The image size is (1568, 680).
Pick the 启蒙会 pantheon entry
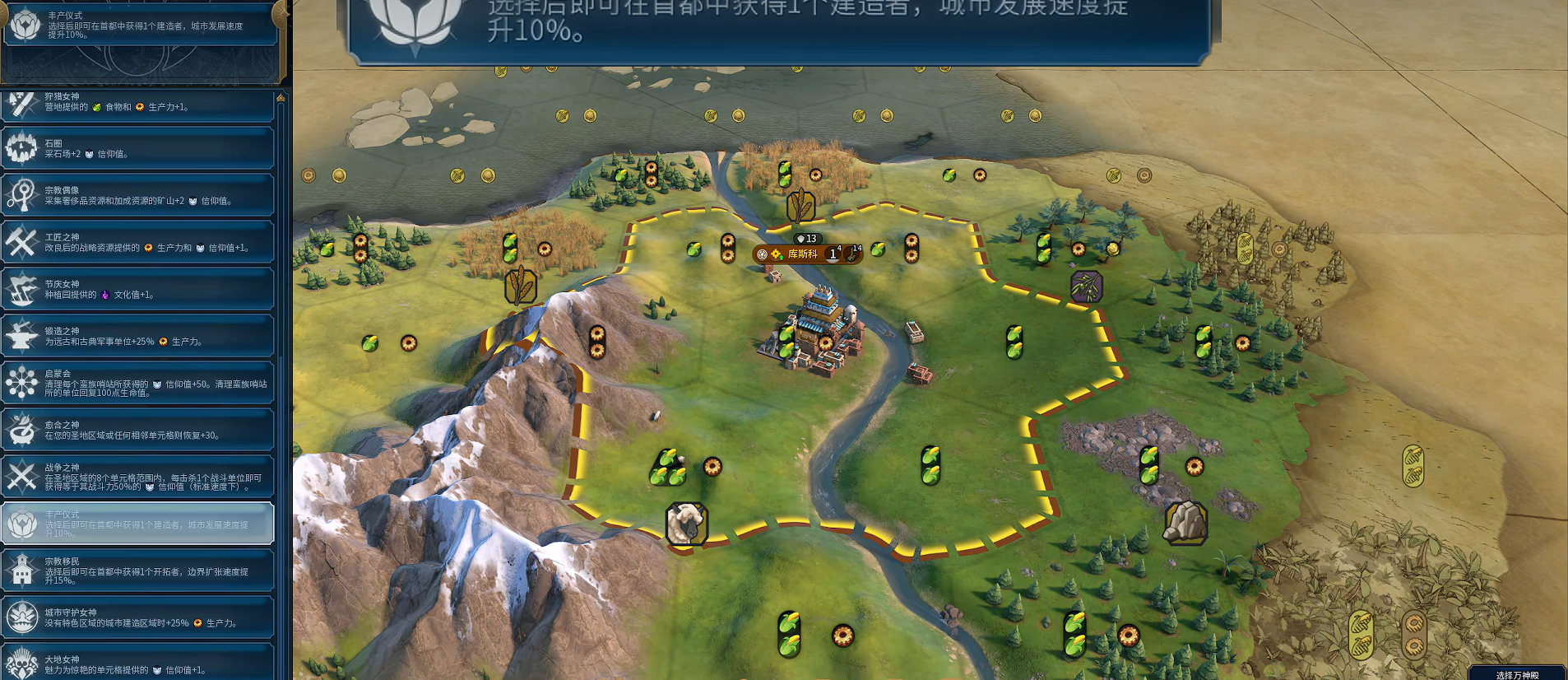tap(138, 384)
